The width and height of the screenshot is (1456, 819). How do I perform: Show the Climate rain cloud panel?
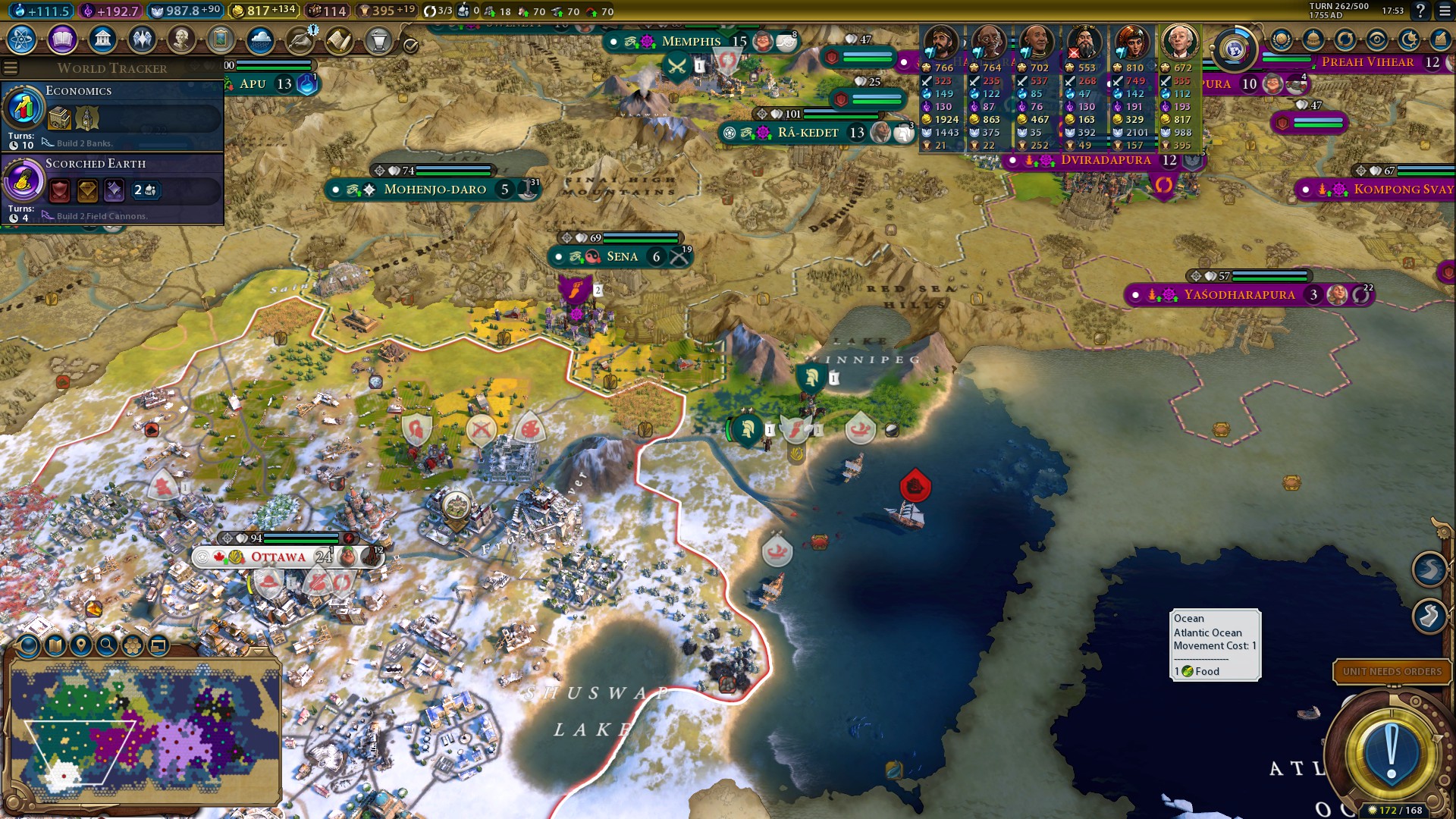pyautogui.click(x=260, y=39)
